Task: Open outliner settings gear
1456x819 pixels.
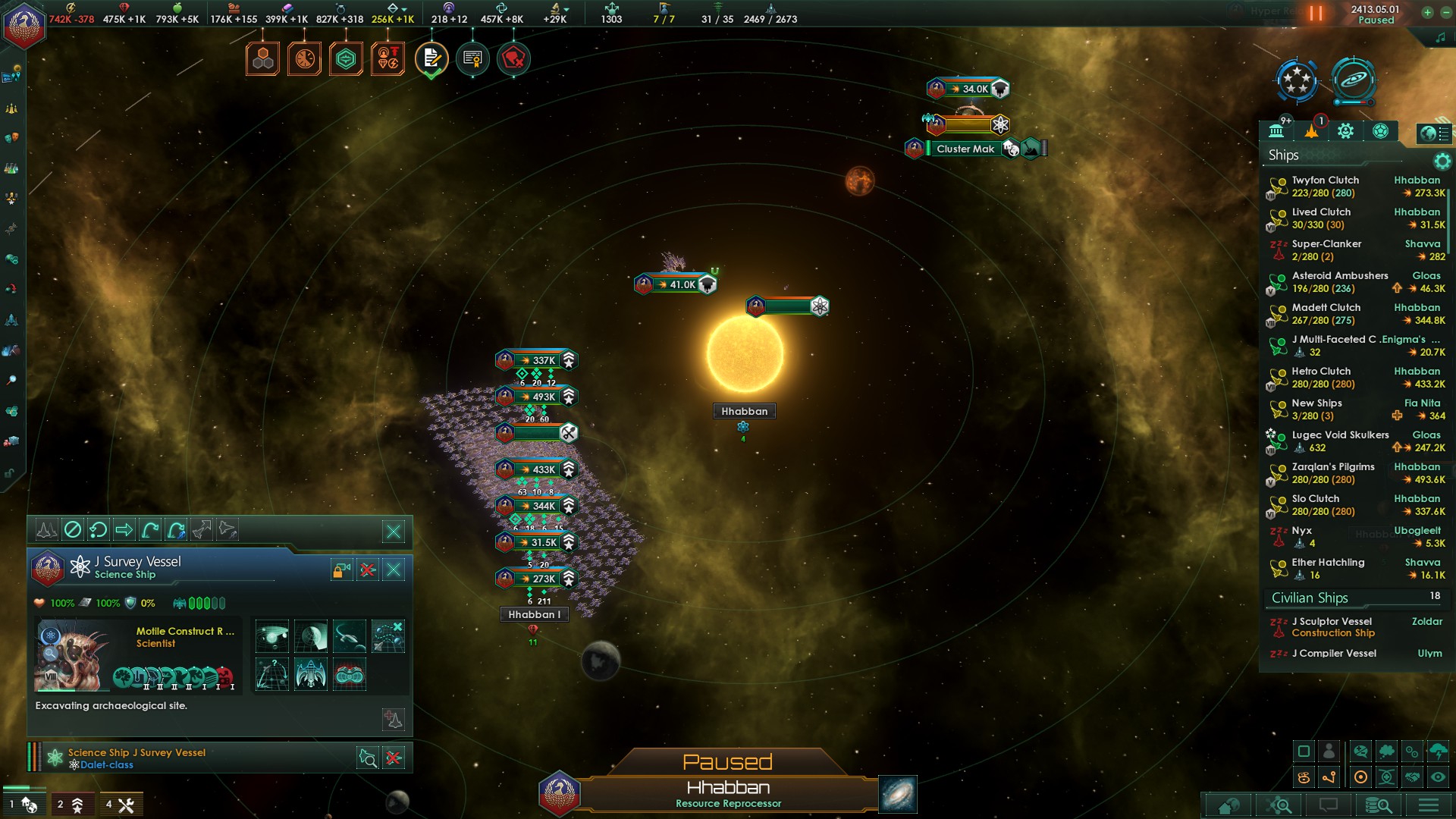Action: pyautogui.click(x=1442, y=161)
